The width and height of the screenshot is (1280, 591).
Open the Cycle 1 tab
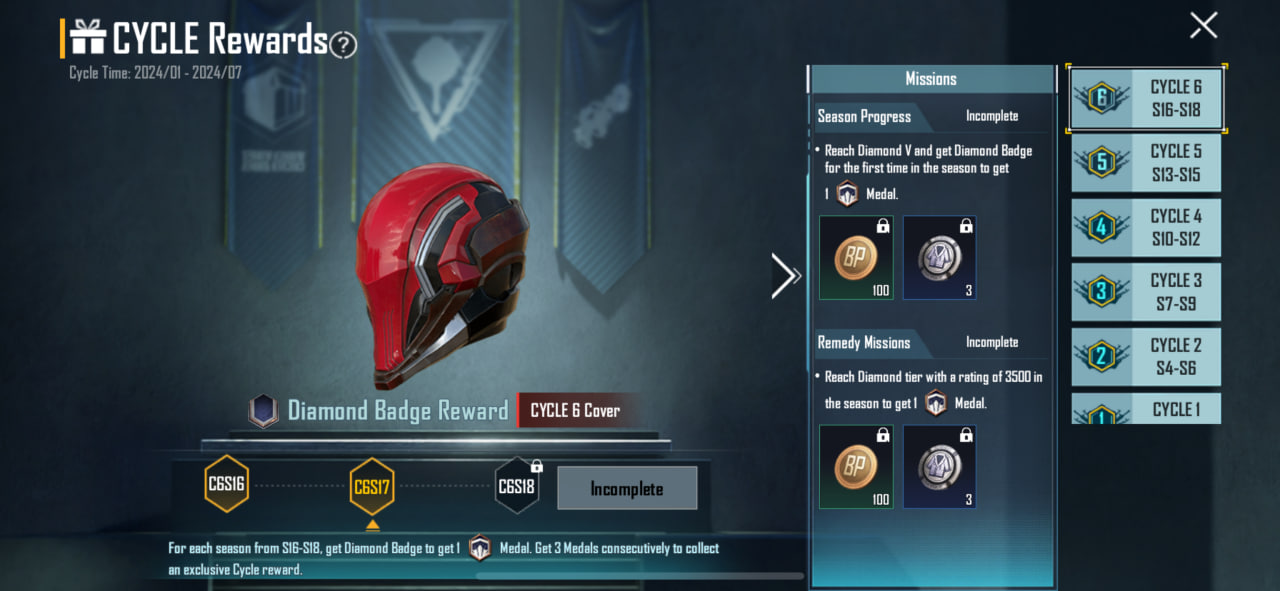1146,409
